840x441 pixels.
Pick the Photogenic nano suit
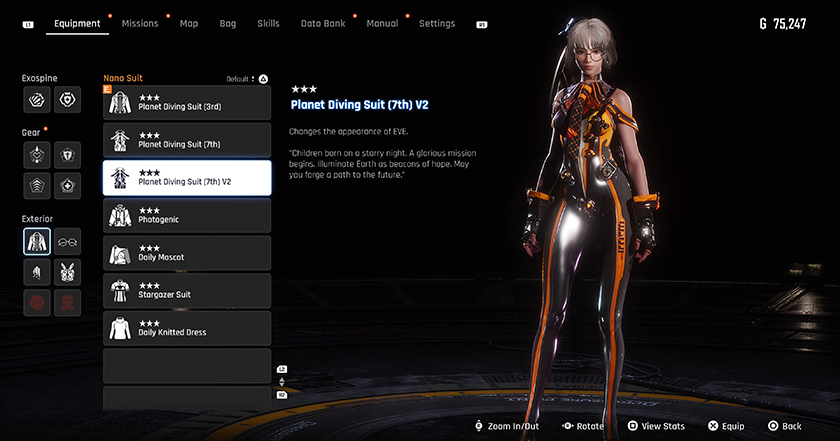click(x=187, y=215)
